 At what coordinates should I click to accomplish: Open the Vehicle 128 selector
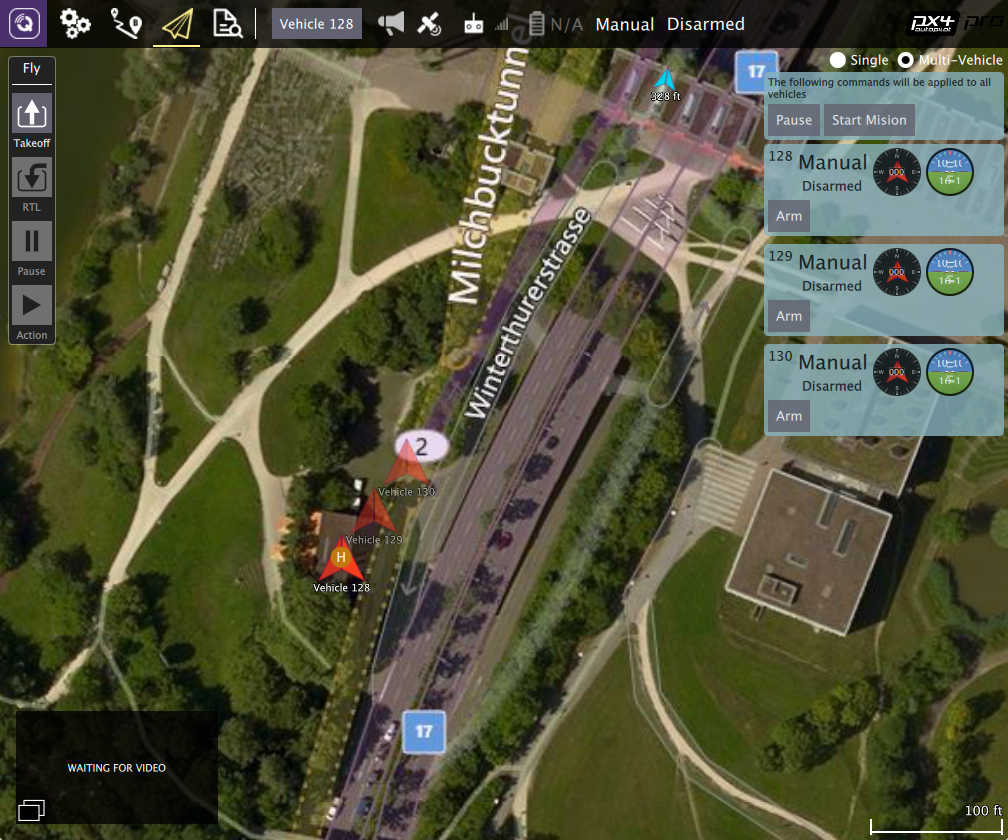coord(316,24)
